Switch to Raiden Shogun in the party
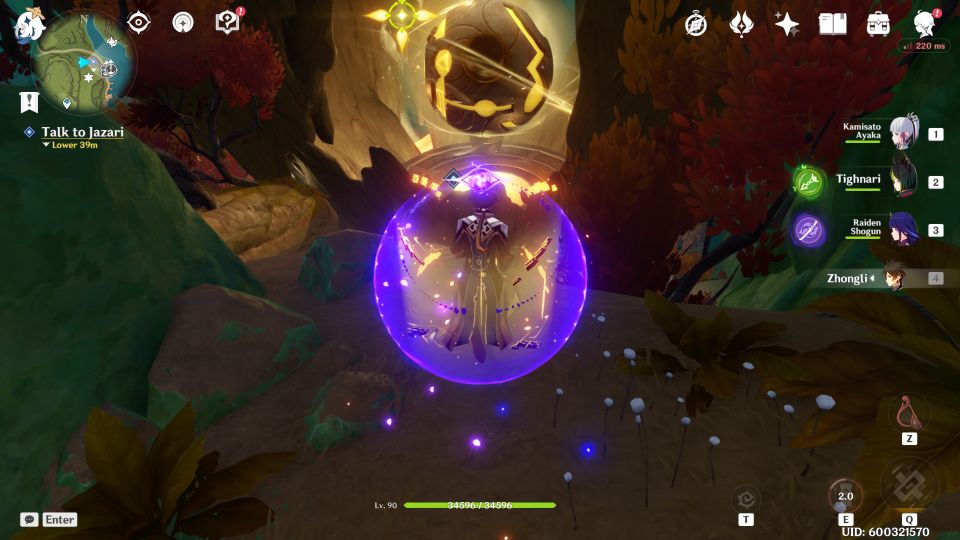This screenshot has width=960, height=540. pos(903,229)
